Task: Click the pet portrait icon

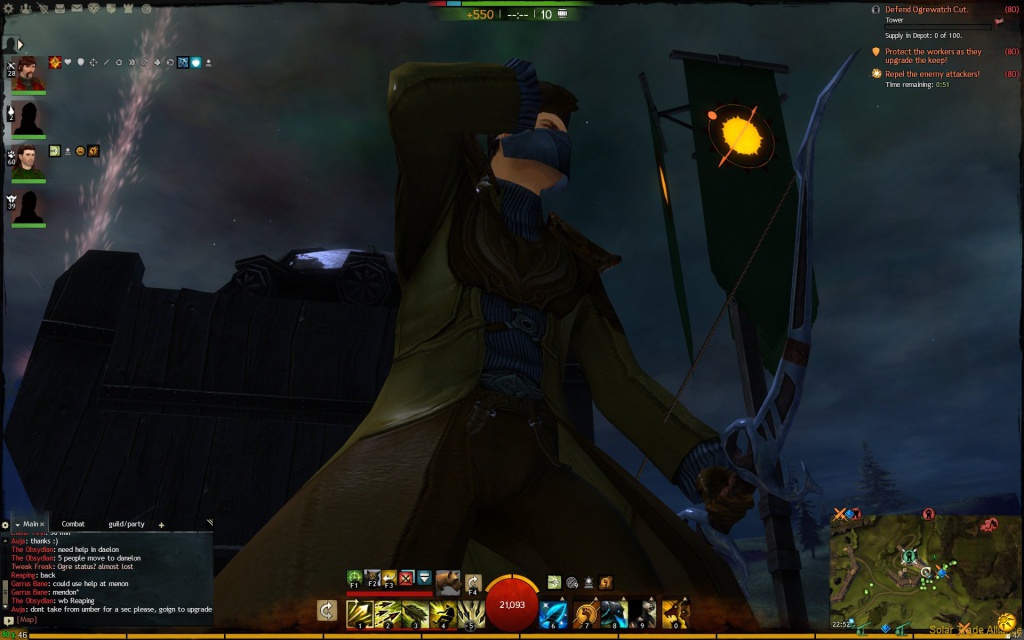Action: coord(447,581)
